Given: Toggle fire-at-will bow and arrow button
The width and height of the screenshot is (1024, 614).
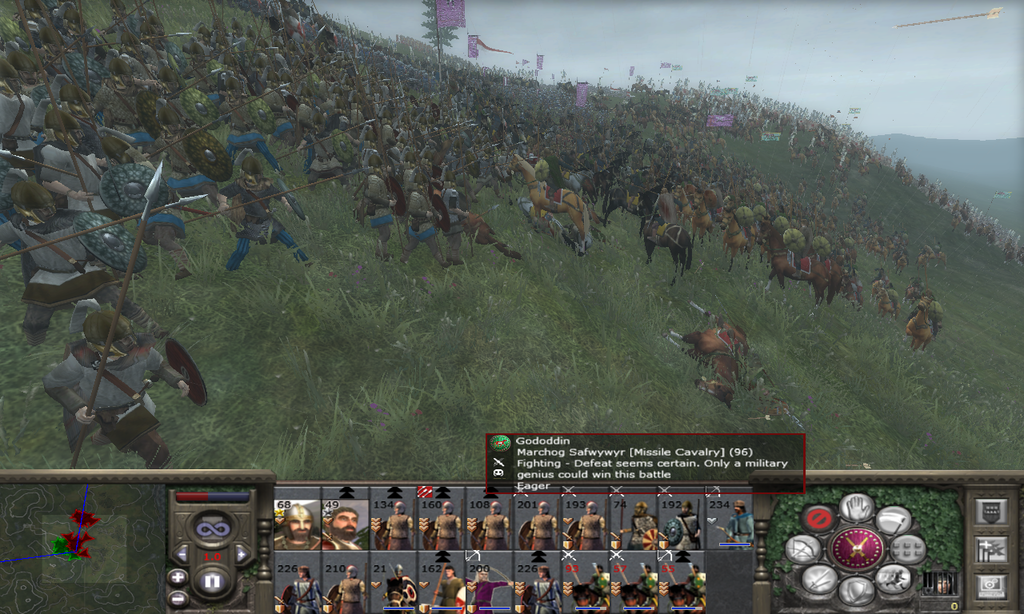Looking at the screenshot, I should [x=803, y=548].
